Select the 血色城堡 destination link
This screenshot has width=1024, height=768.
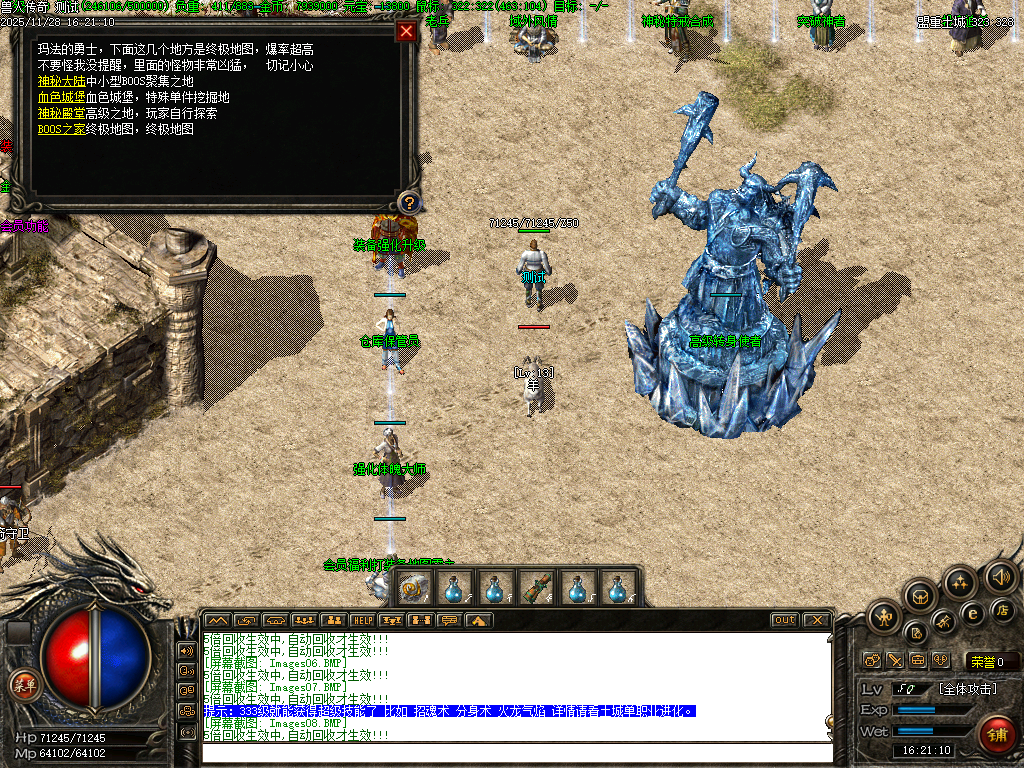(62, 97)
